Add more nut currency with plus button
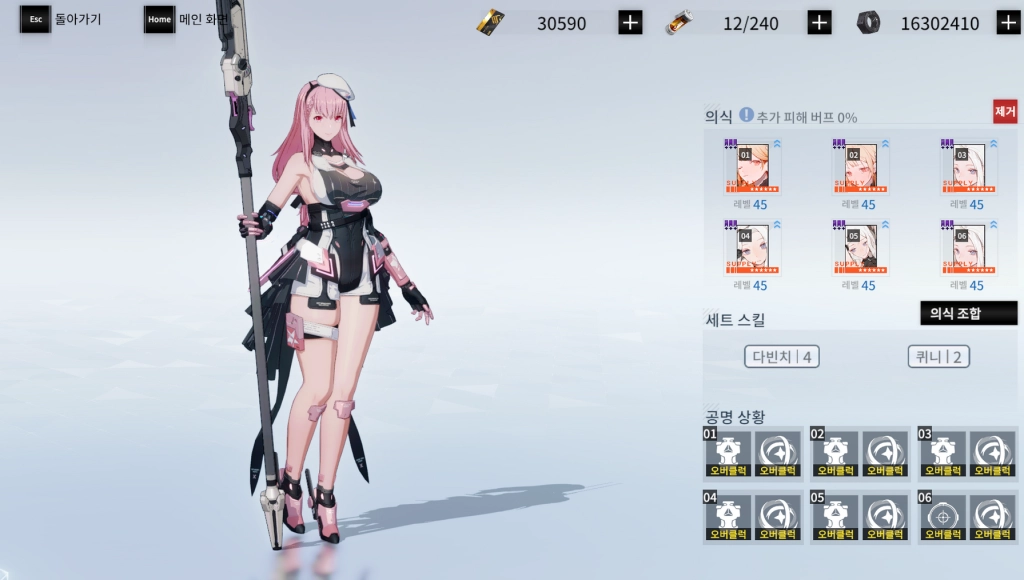 (1008, 23)
